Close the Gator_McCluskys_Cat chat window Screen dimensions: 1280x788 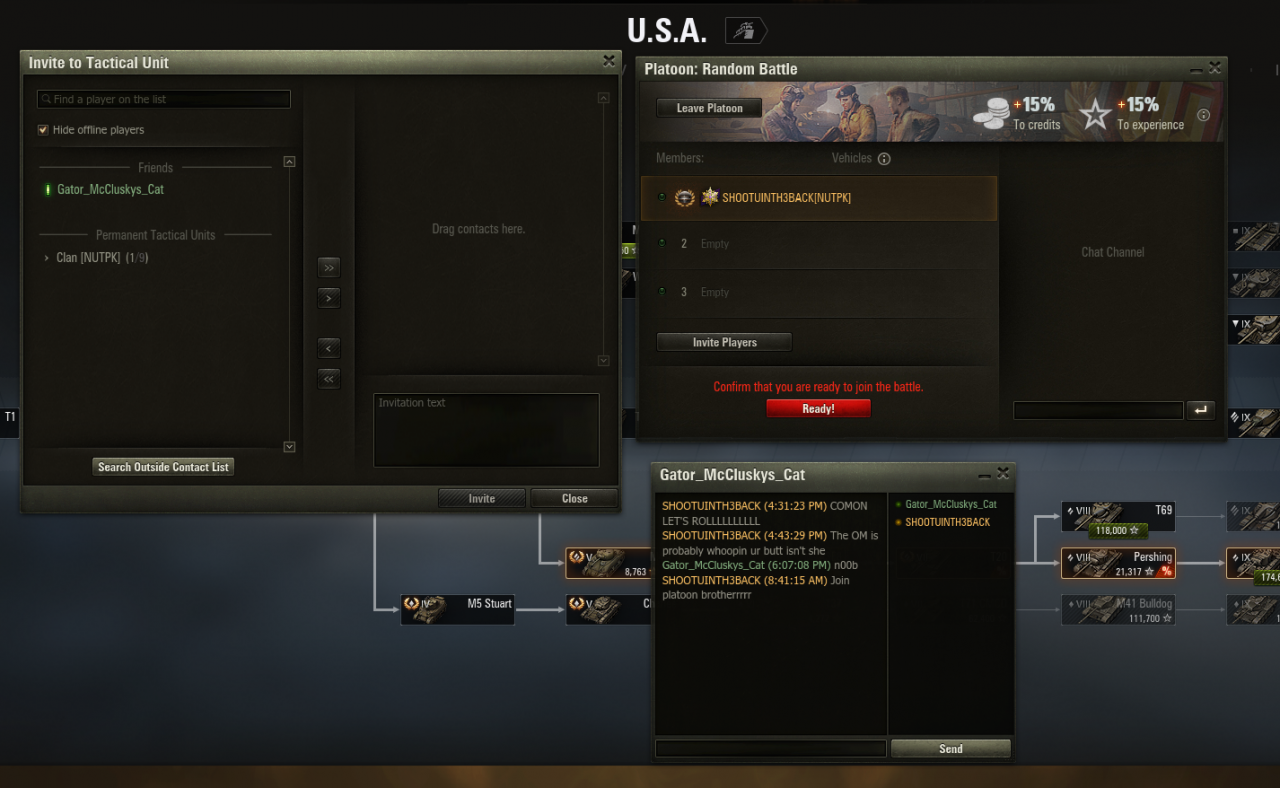click(x=1003, y=474)
